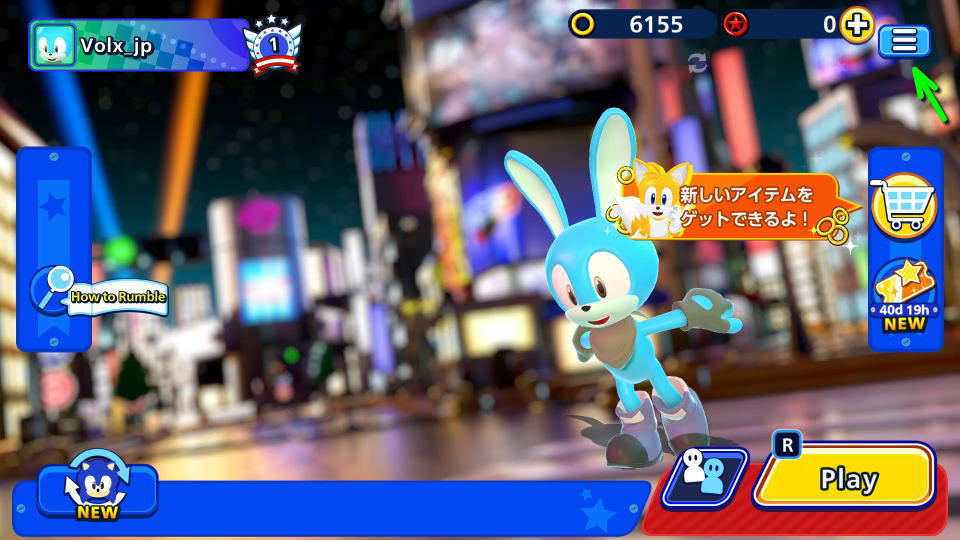
Task: Open the How to Rumble guide
Action: pyautogui.click(x=100, y=295)
